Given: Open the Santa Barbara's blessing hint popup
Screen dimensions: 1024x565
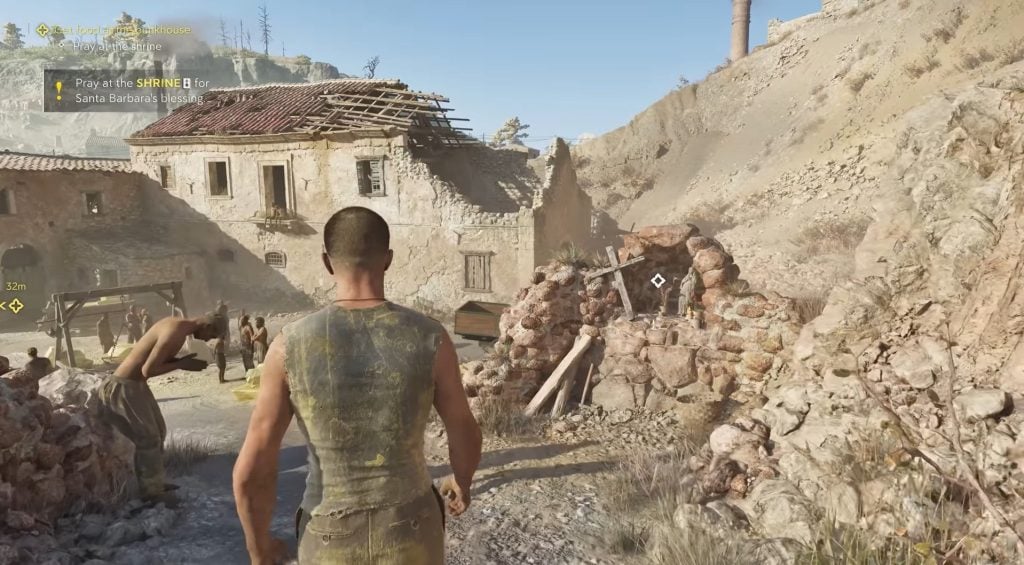Looking at the screenshot, I should [125, 89].
